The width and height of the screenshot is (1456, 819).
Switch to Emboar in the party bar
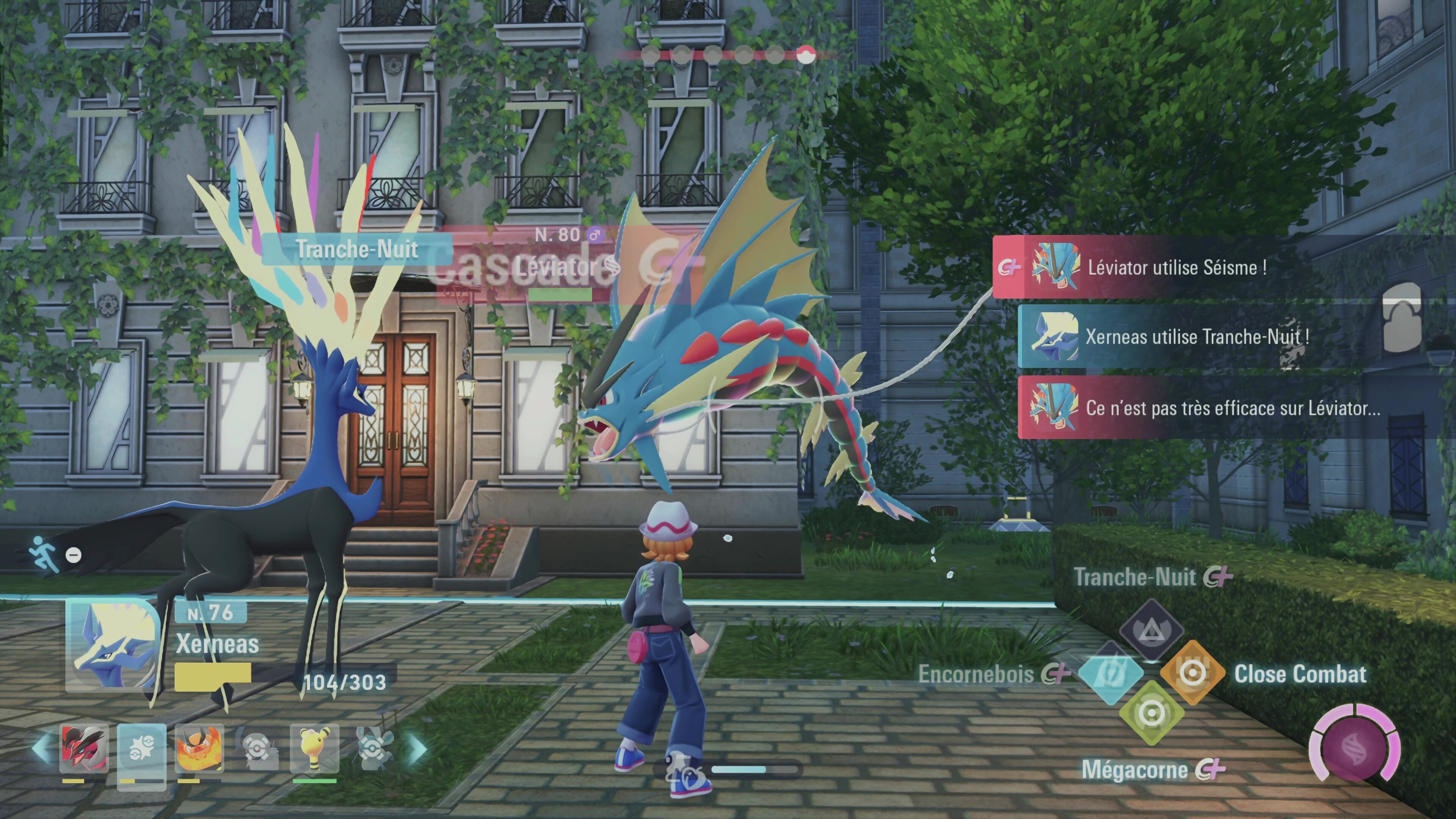(x=199, y=749)
